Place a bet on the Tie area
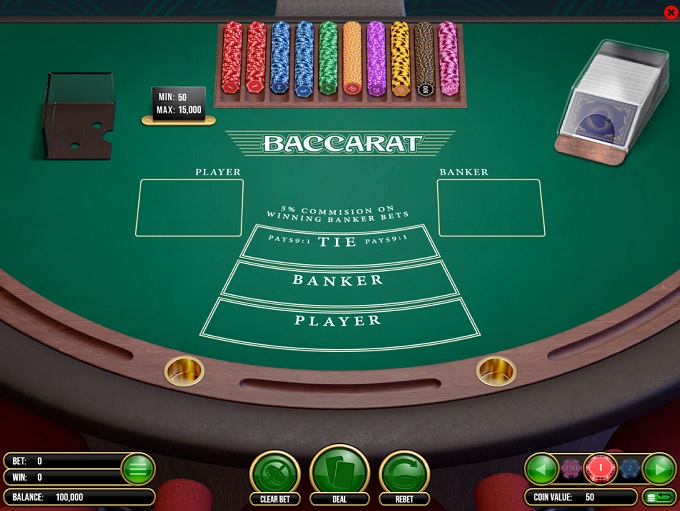Screen dimensions: 680x511 pyautogui.click(x=338, y=243)
